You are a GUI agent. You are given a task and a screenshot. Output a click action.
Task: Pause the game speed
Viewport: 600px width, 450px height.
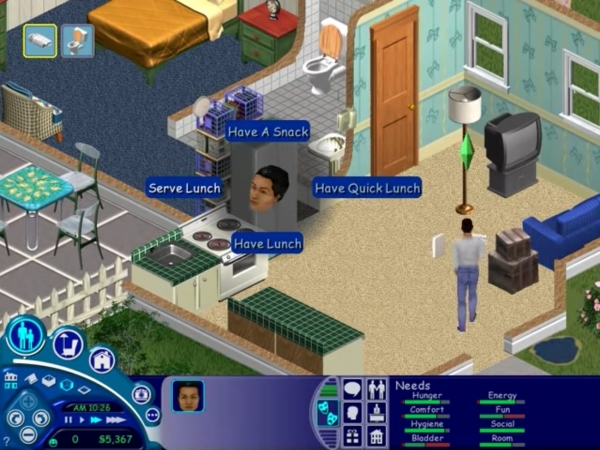[69, 421]
